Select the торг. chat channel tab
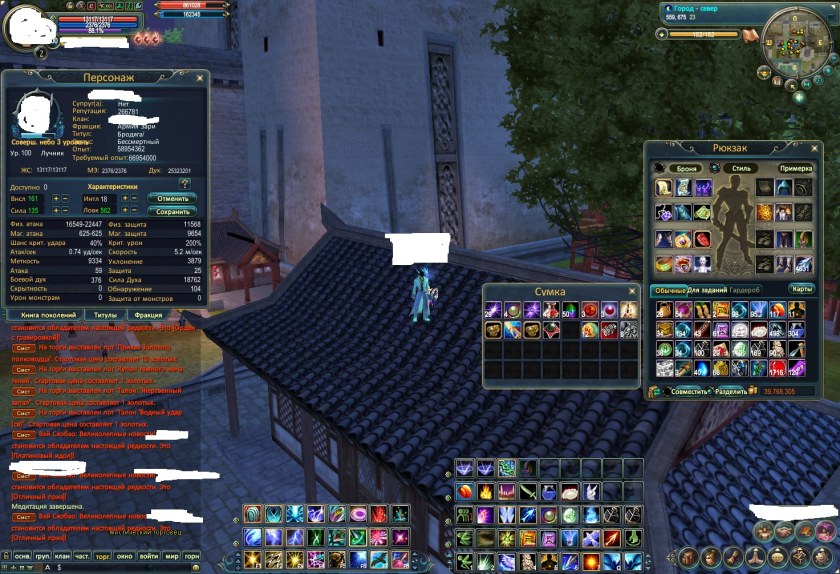 [103, 556]
